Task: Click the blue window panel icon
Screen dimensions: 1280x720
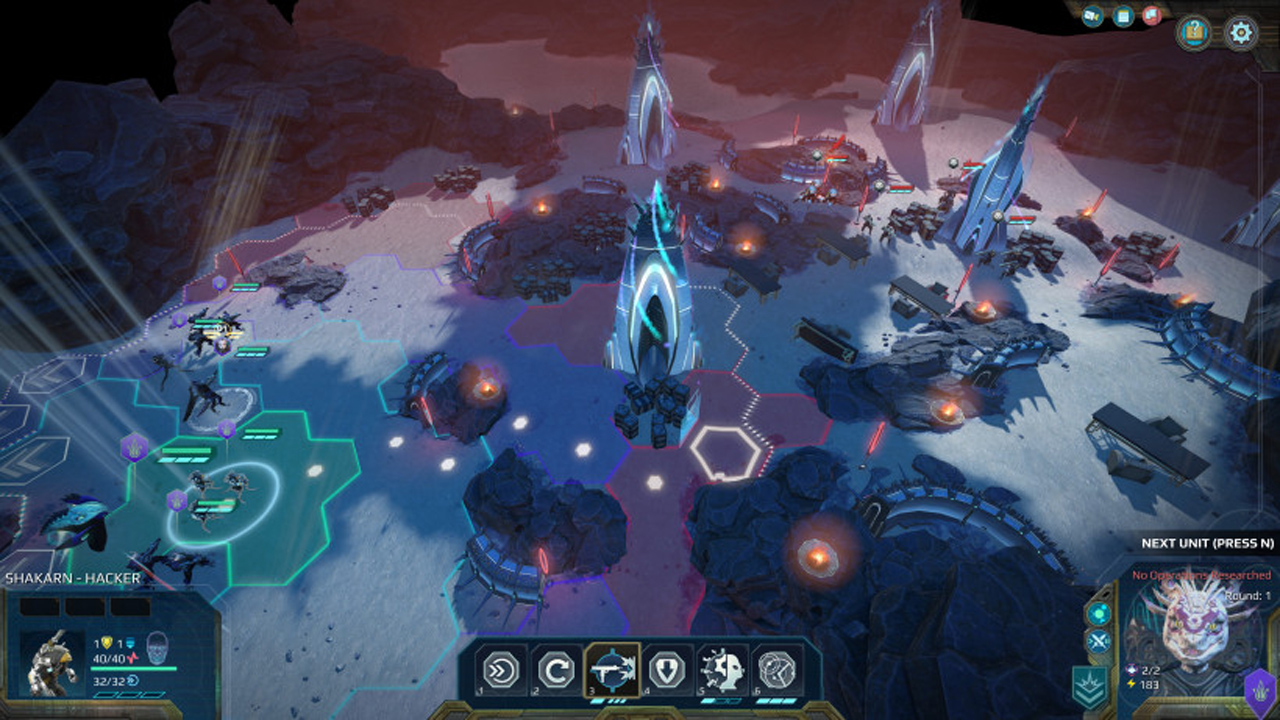Action: pos(1122,16)
